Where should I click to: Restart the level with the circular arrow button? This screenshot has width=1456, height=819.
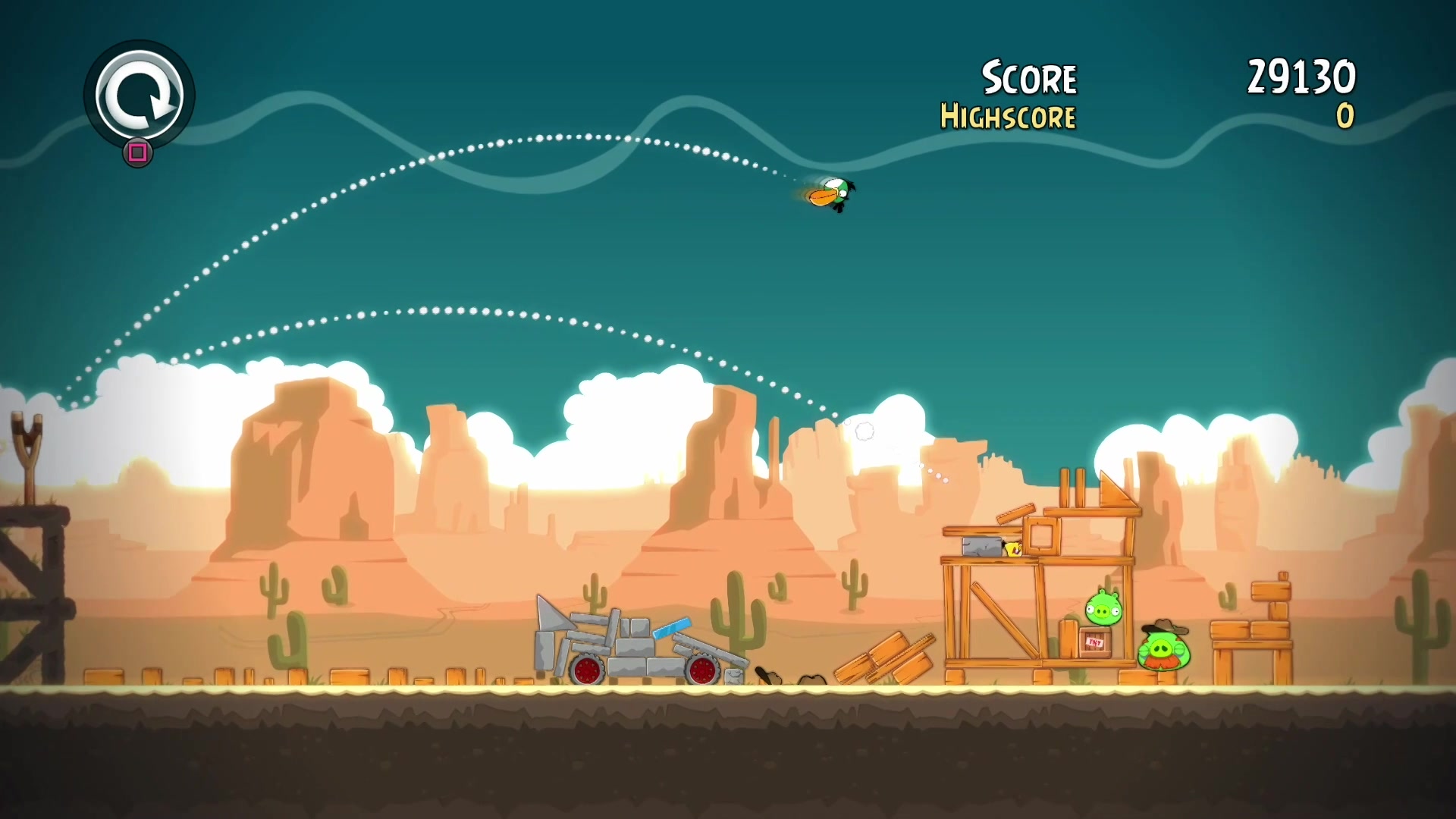[x=140, y=95]
